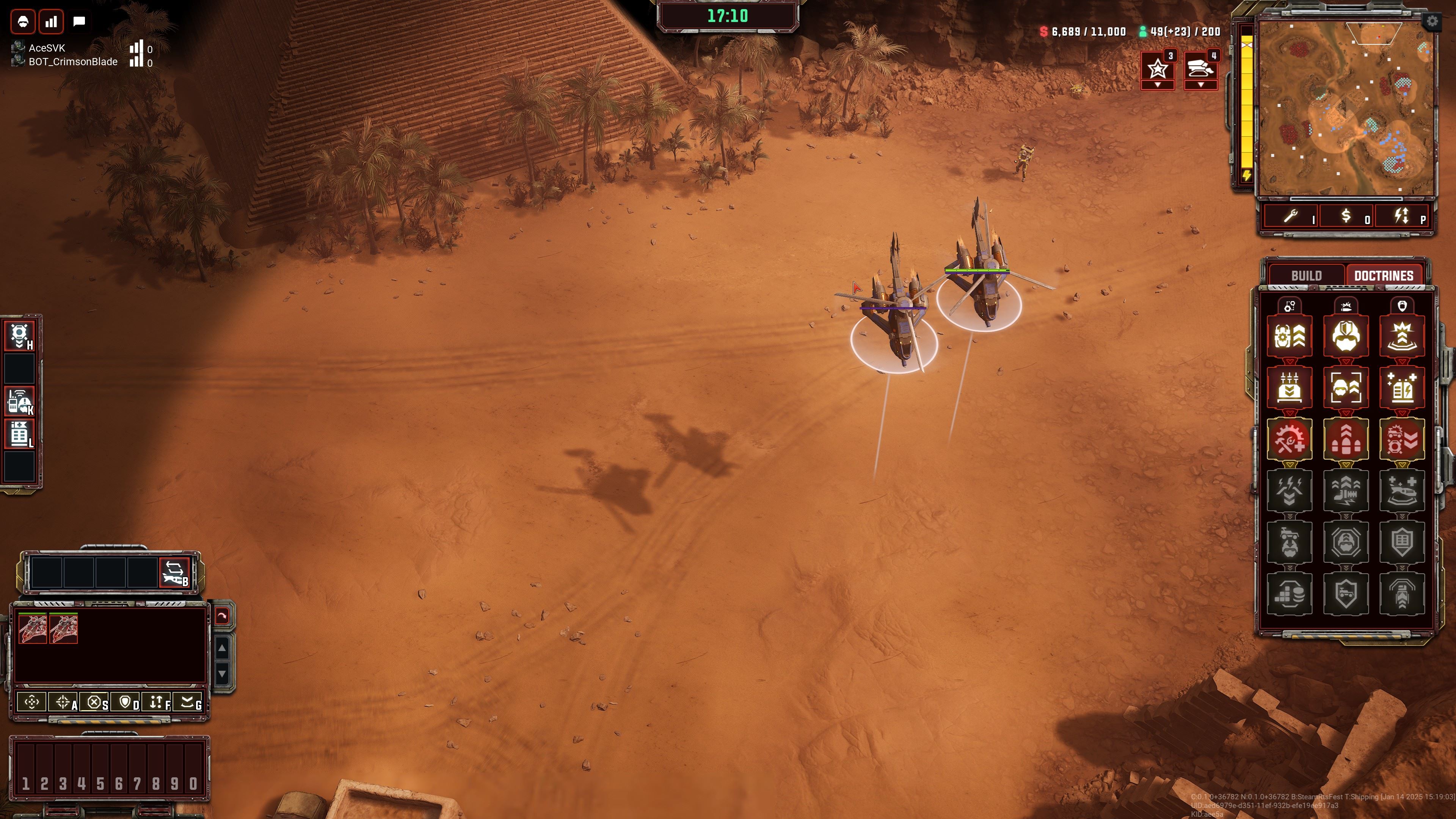1456x819 pixels.
Task: Activate the guard shield command
Action: 126,703
